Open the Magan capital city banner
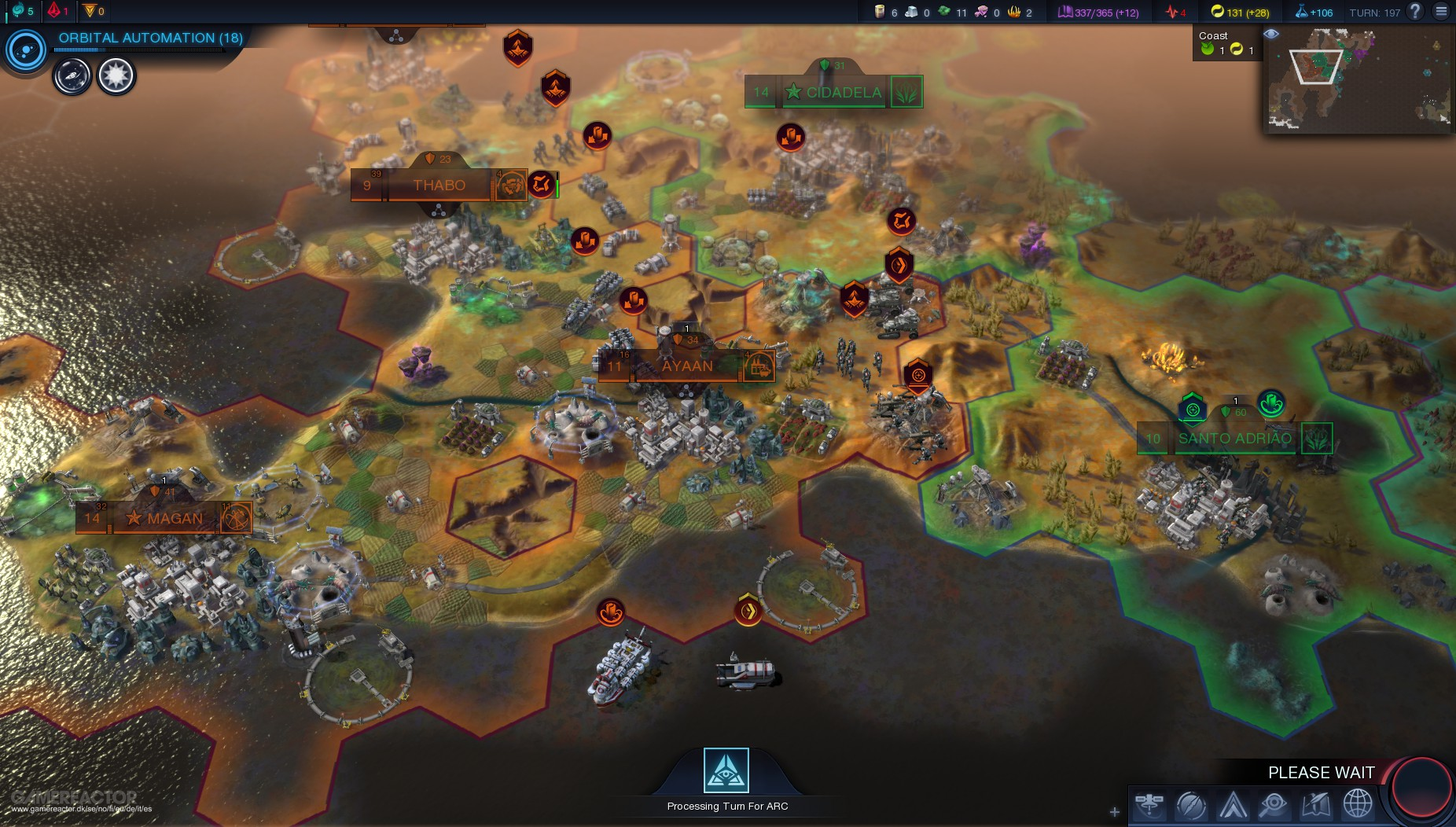 click(x=174, y=519)
